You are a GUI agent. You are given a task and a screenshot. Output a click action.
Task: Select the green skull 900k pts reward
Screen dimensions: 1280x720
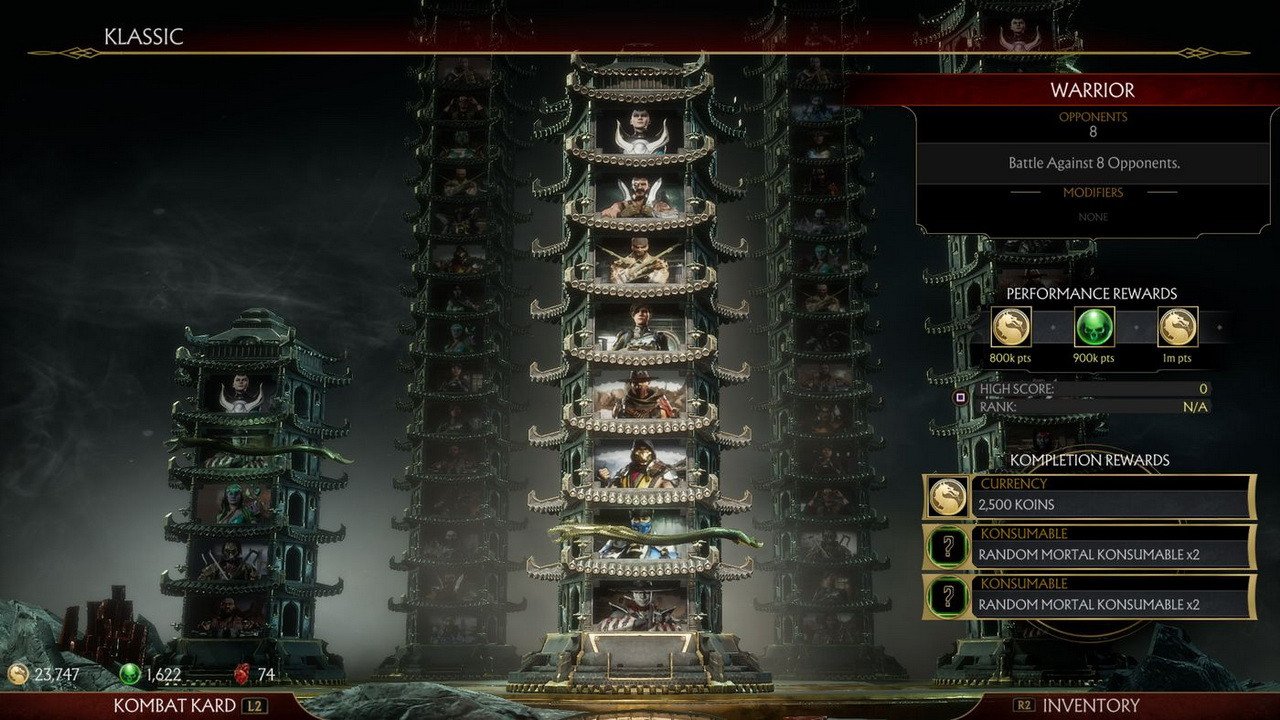click(1094, 328)
